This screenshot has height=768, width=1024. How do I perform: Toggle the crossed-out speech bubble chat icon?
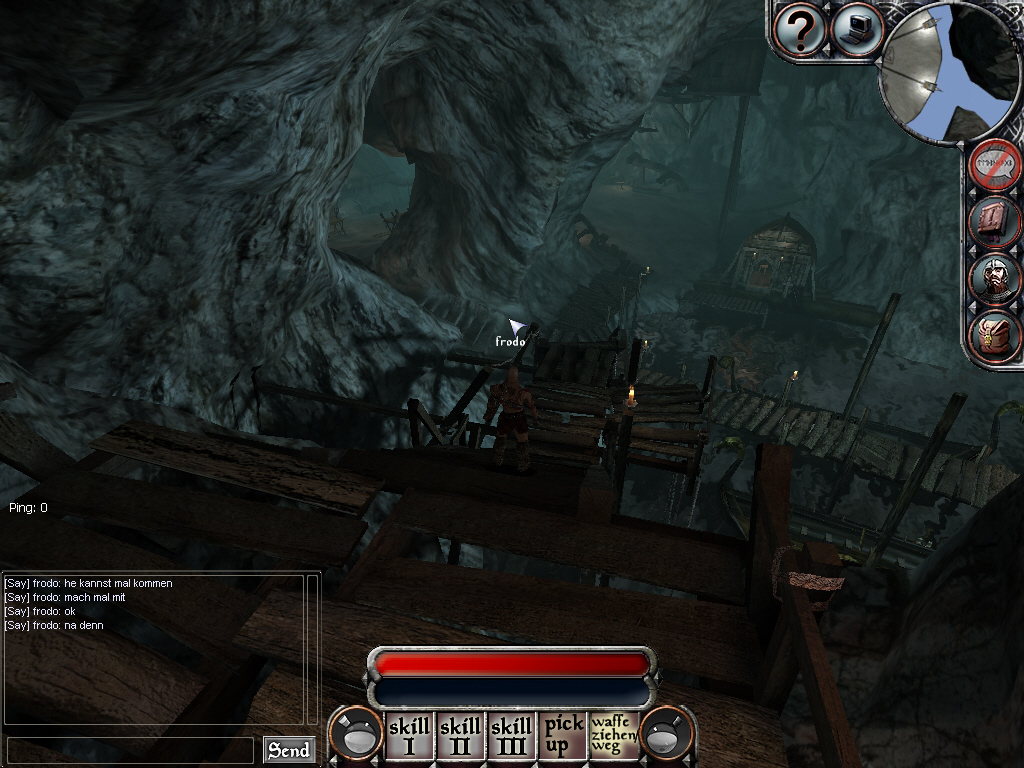pyautogui.click(x=995, y=164)
